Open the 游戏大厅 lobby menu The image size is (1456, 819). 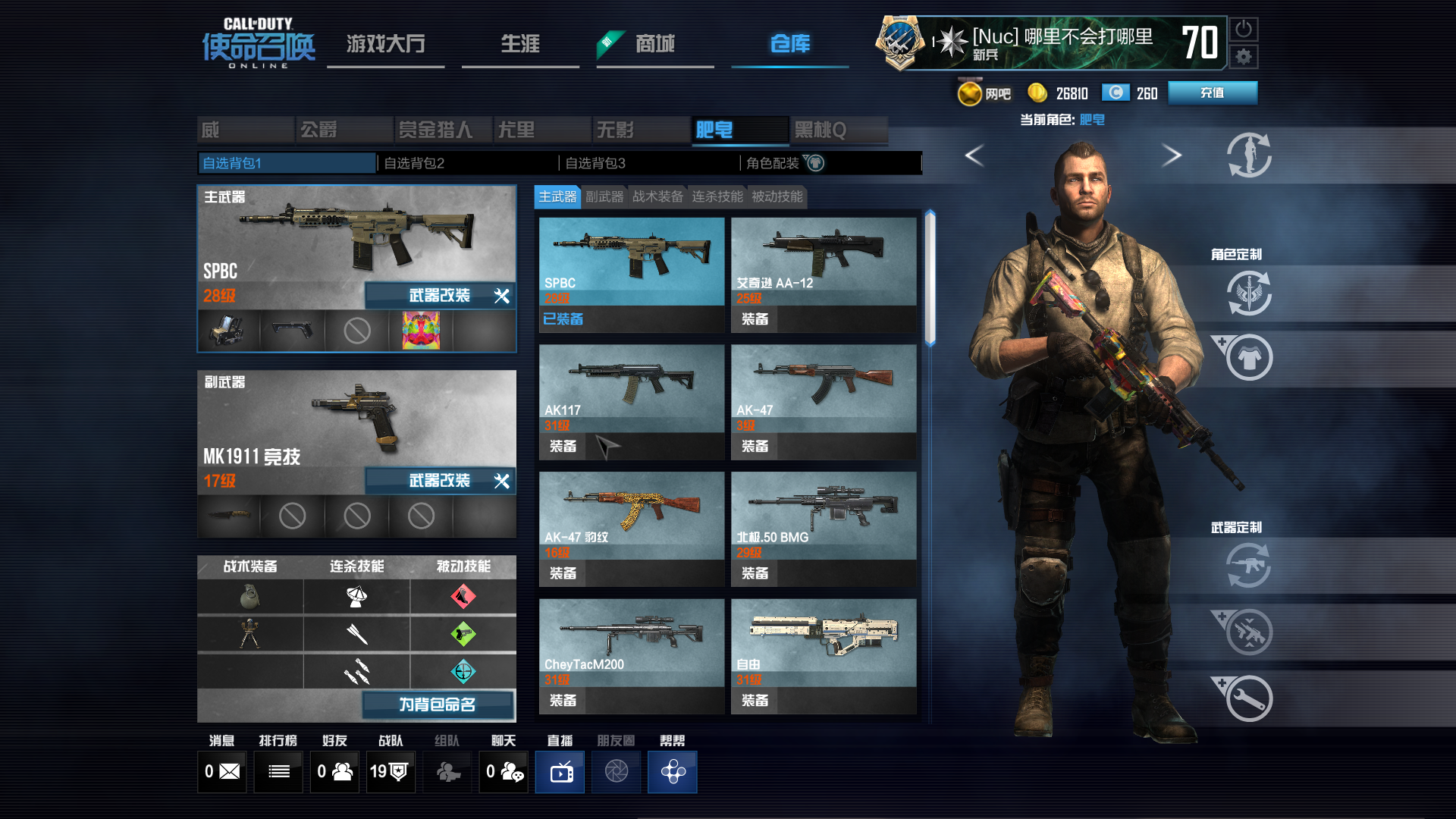pyautogui.click(x=385, y=44)
